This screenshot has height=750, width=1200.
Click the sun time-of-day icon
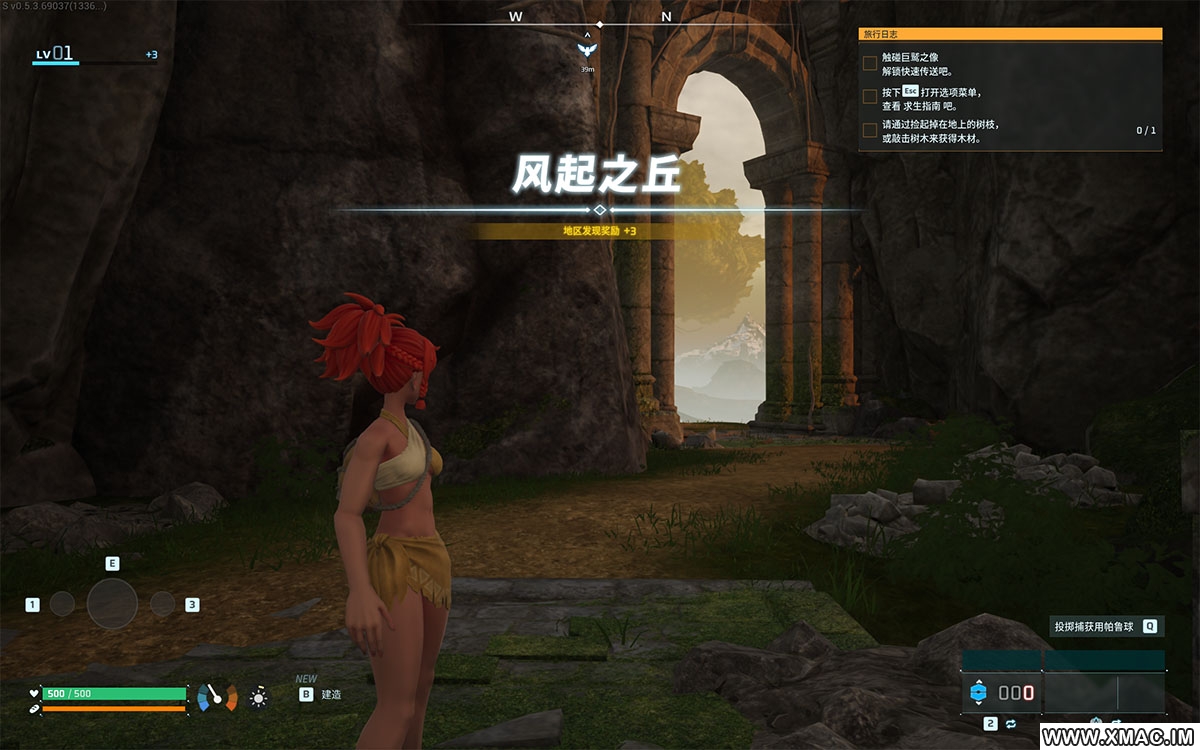point(259,697)
